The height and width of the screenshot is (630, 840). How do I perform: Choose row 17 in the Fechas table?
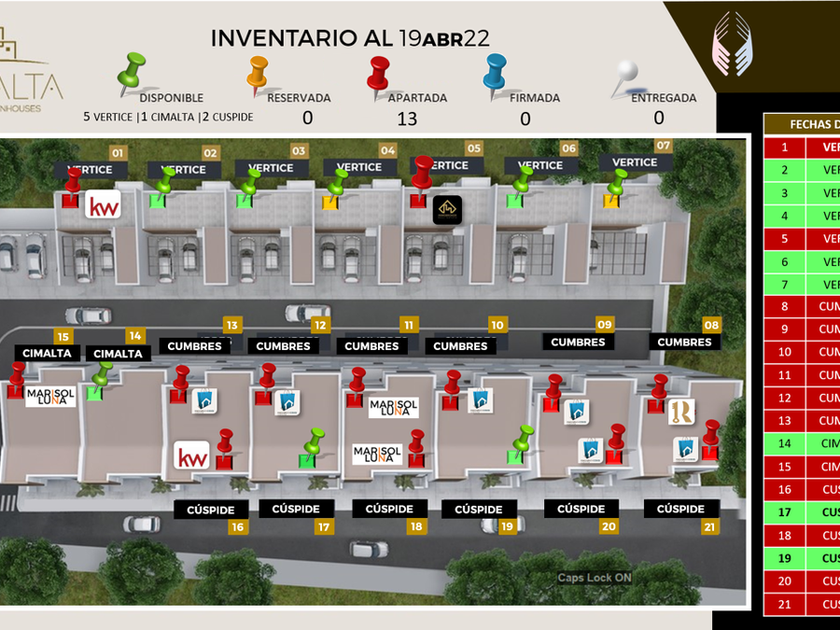click(800, 512)
